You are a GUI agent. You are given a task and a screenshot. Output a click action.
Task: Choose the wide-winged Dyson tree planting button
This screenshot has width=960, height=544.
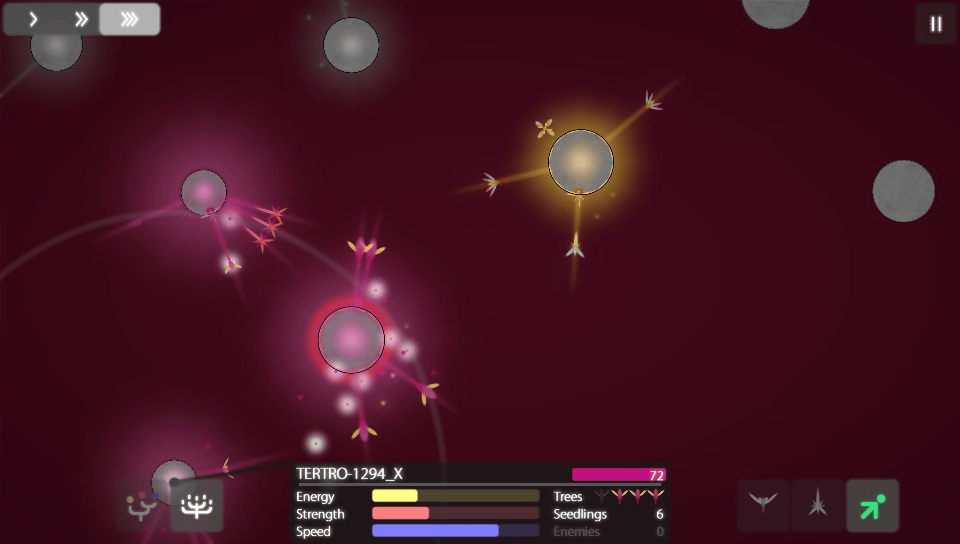pyautogui.click(x=763, y=505)
